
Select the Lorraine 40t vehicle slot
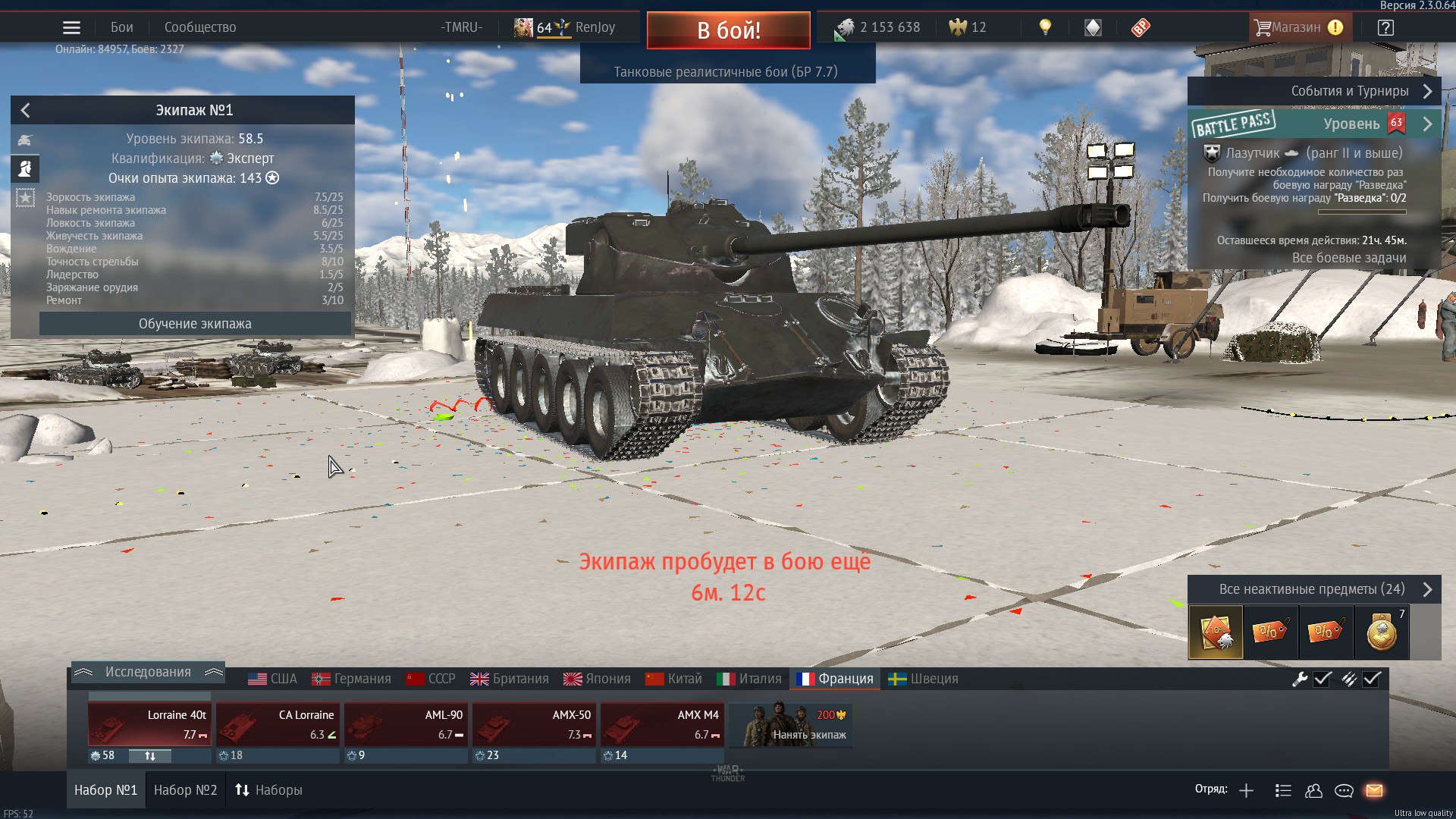[149, 724]
